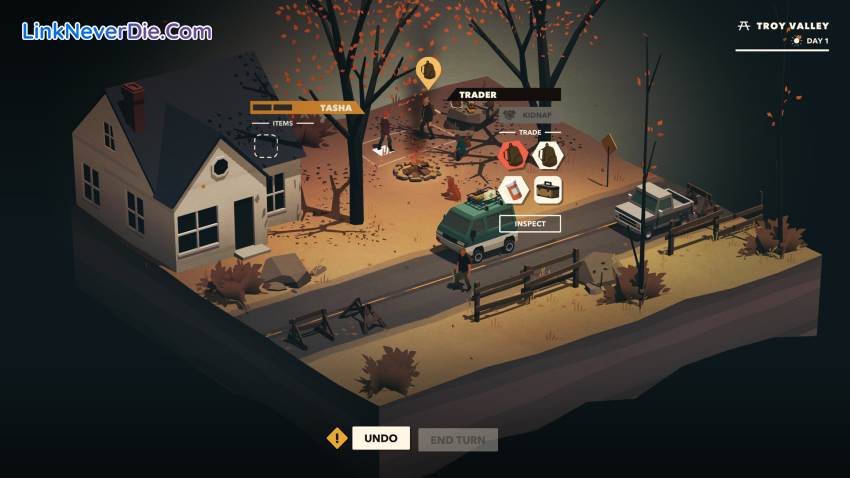
Task: Pick the pill bottle trade item
Action: pos(513,189)
